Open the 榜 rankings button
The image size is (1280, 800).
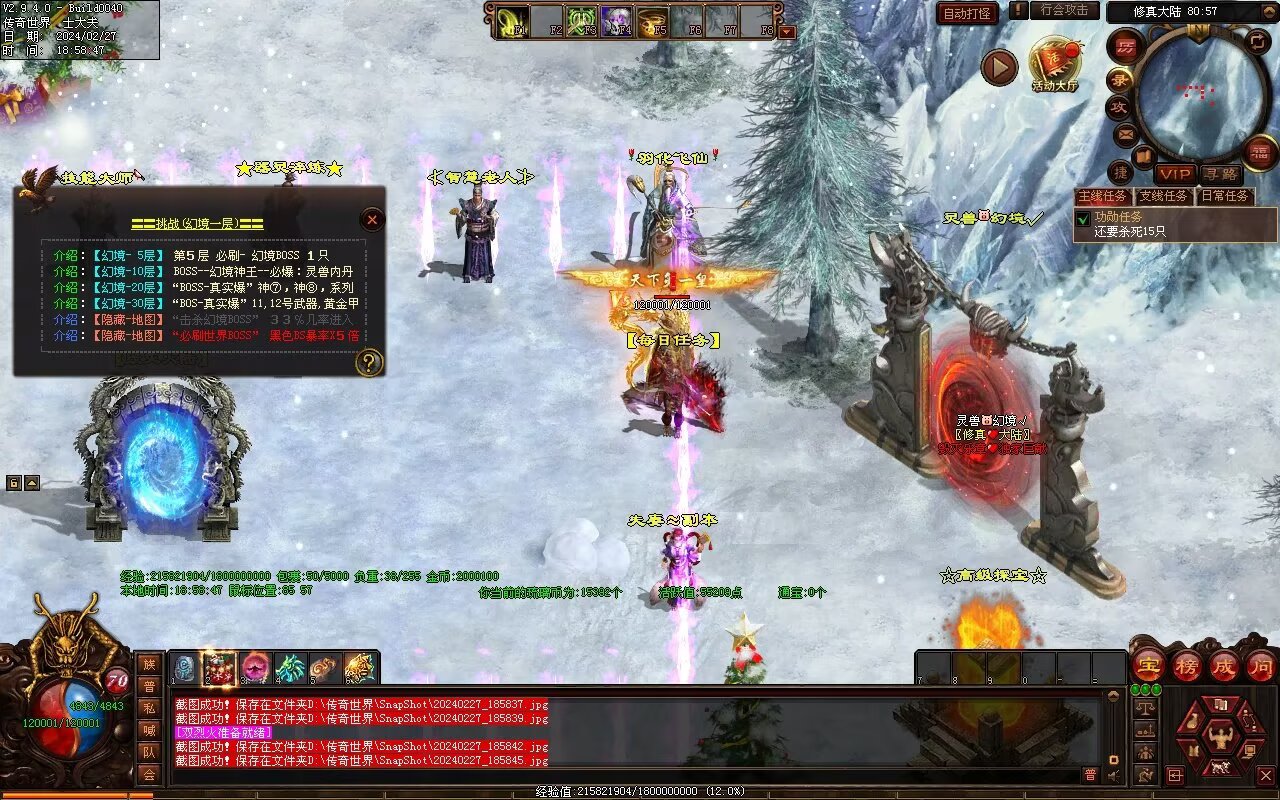pos(1187,665)
